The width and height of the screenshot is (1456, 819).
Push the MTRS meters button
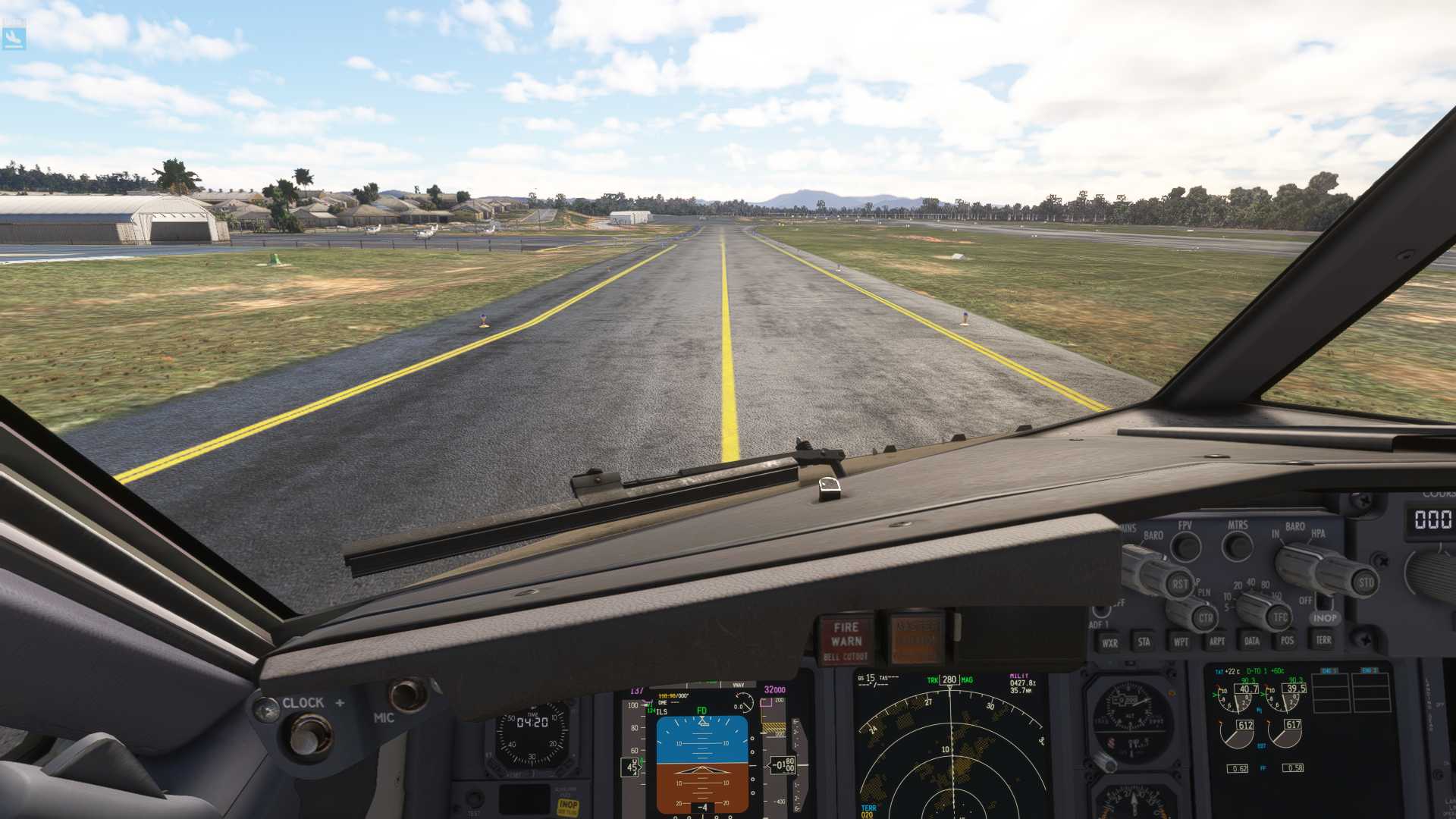[1238, 545]
